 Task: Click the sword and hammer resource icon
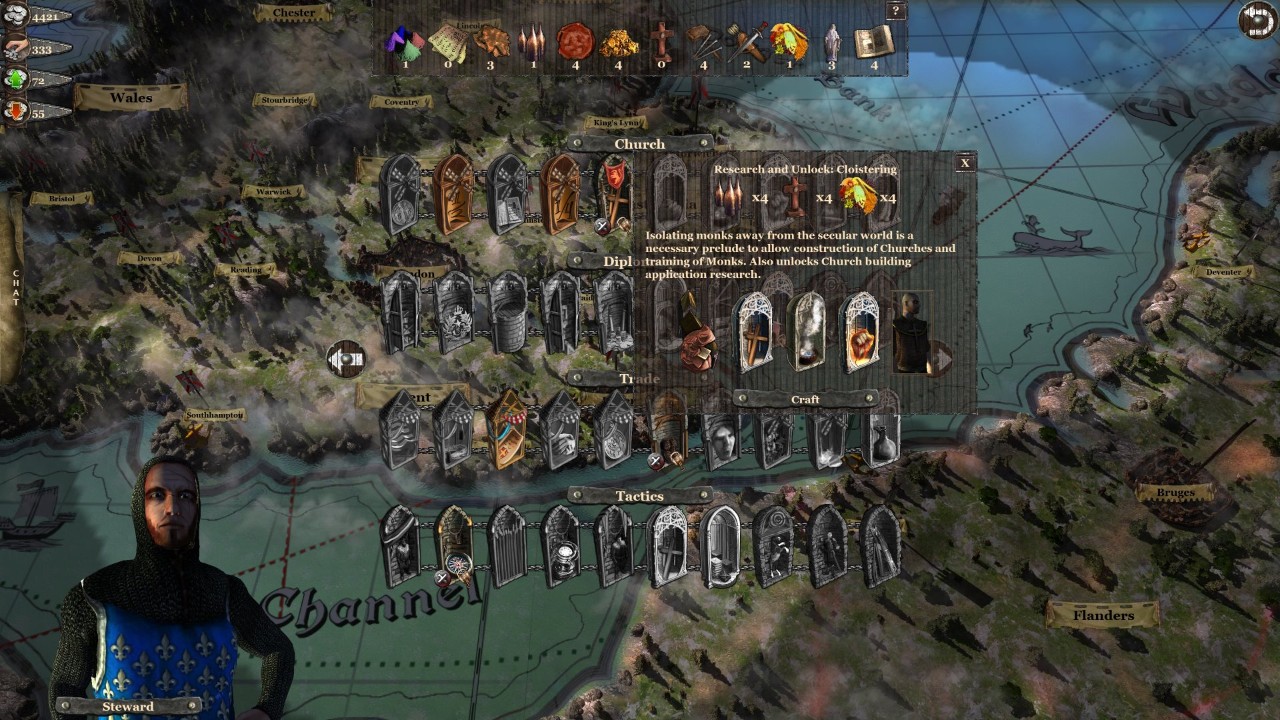[x=746, y=42]
